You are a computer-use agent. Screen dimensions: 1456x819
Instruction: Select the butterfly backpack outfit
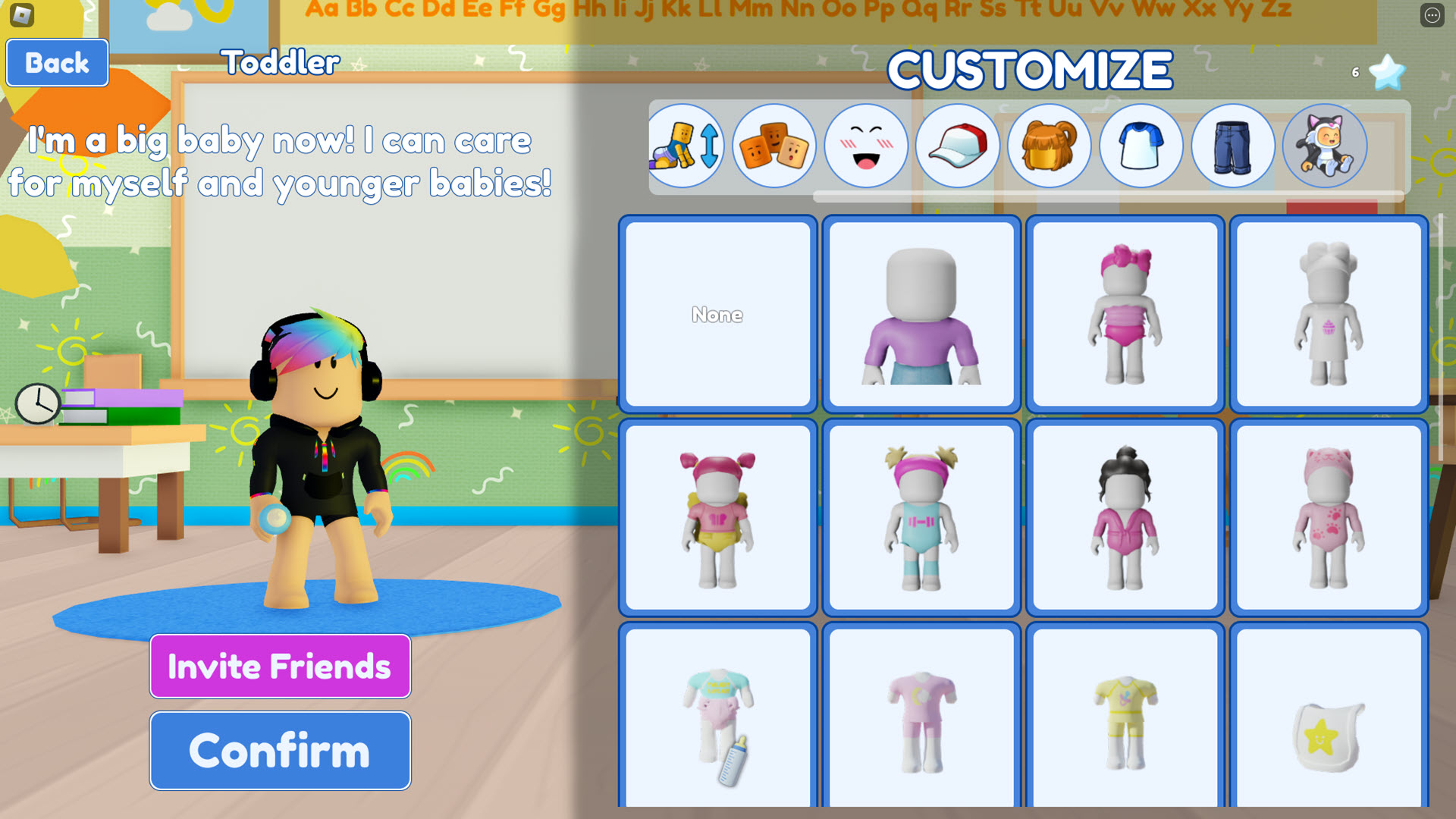[x=717, y=518]
